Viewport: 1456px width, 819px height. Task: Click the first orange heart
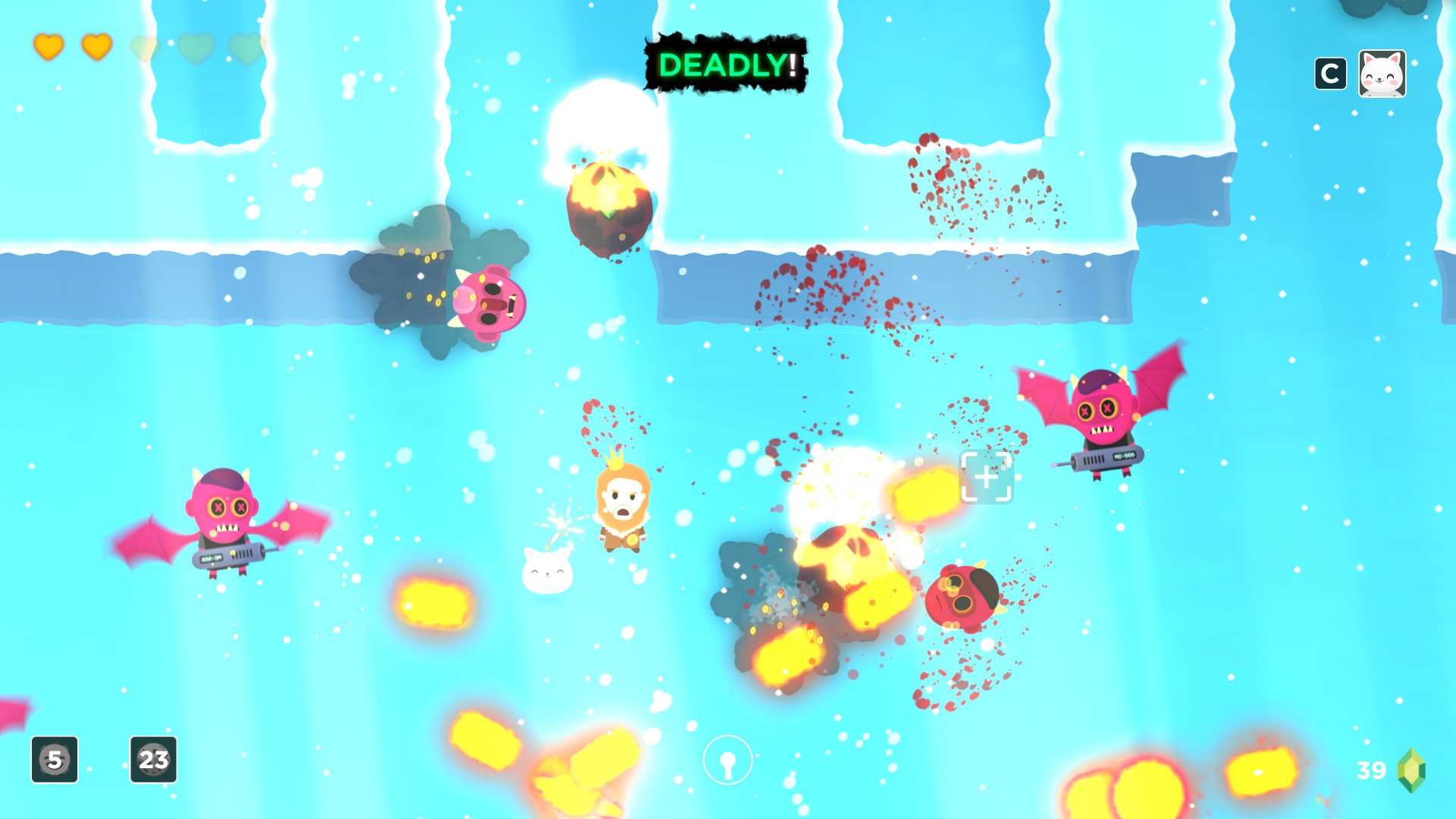pyautogui.click(x=47, y=49)
